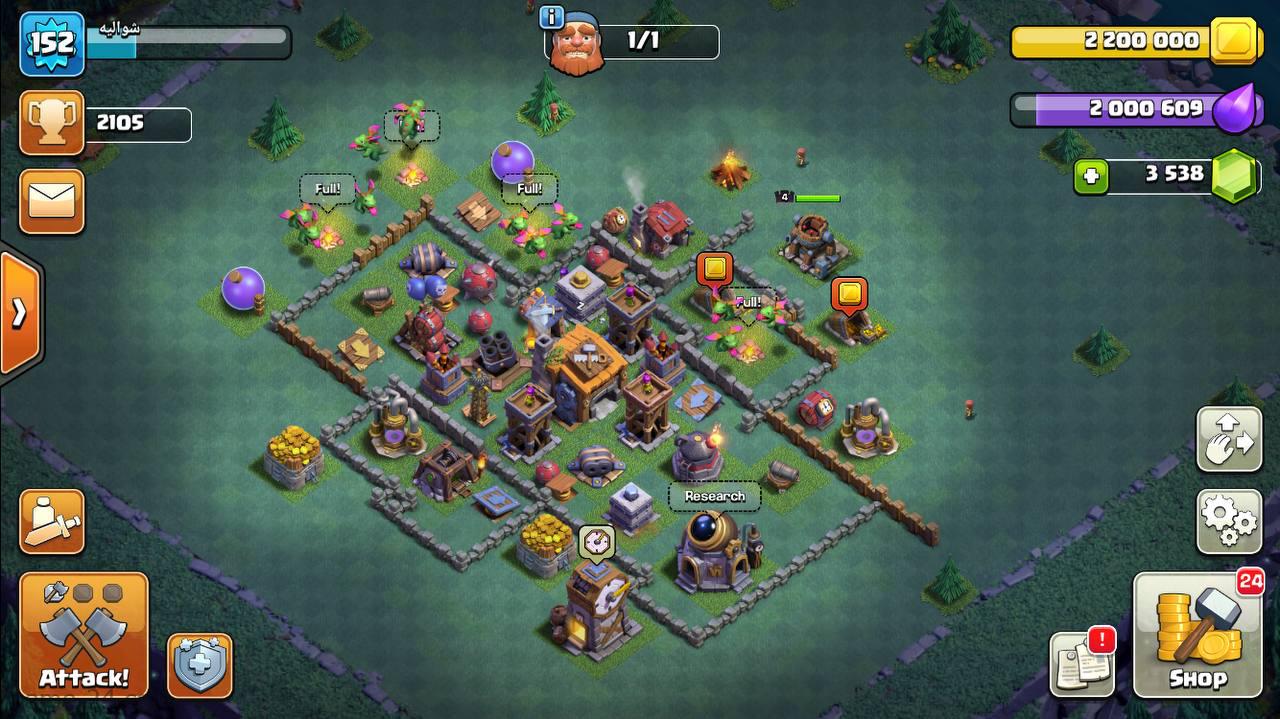Start a battle with the Attack! button

pyautogui.click(x=84, y=636)
